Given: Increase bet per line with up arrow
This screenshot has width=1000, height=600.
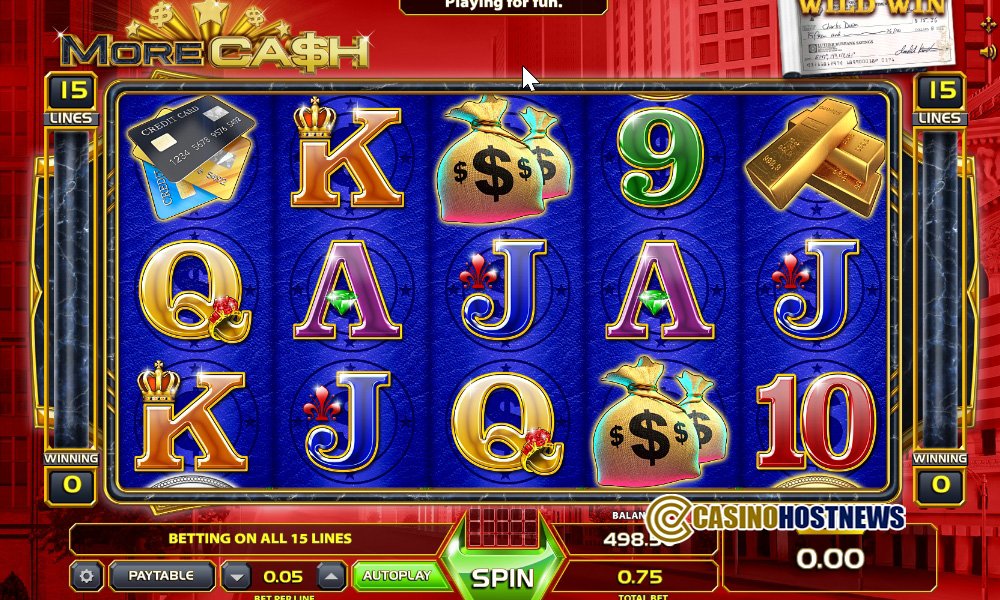Looking at the screenshot, I should click(x=332, y=576).
